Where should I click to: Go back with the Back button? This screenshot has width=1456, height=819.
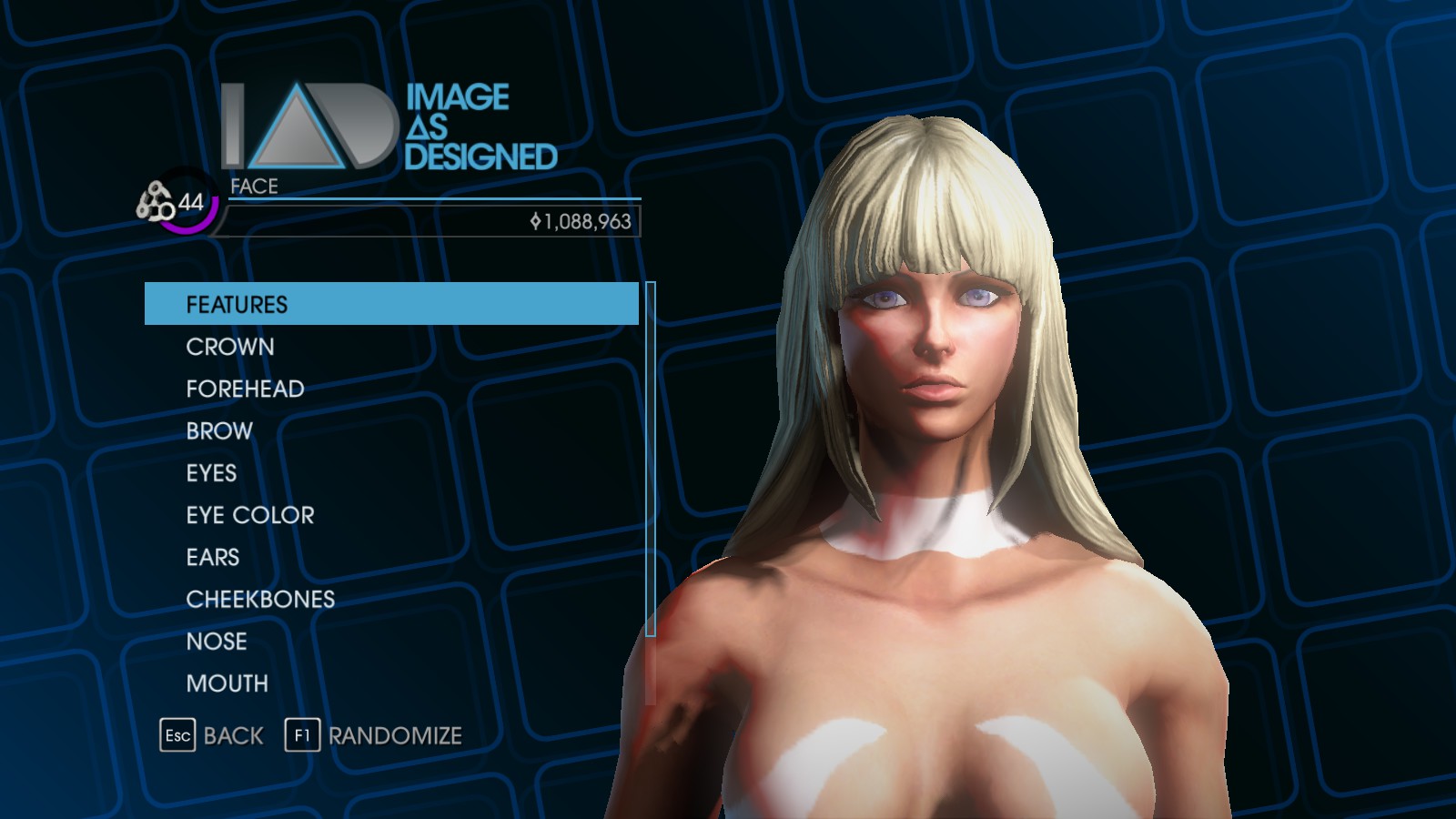212,735
